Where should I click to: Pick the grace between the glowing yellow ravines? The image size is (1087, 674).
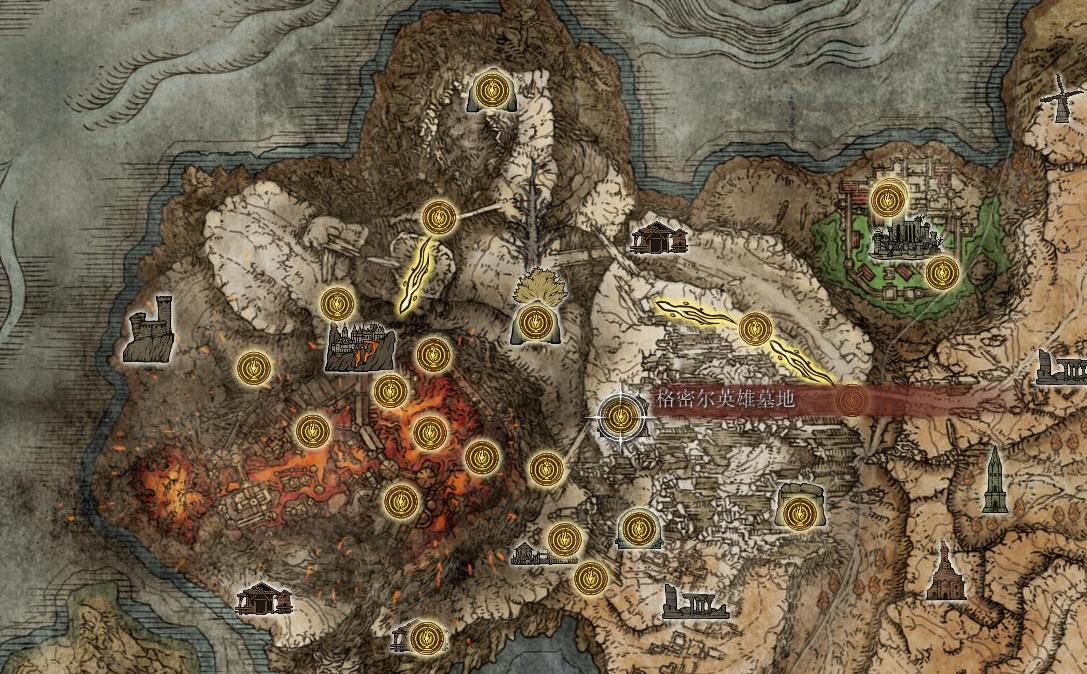tap(756, 327)
